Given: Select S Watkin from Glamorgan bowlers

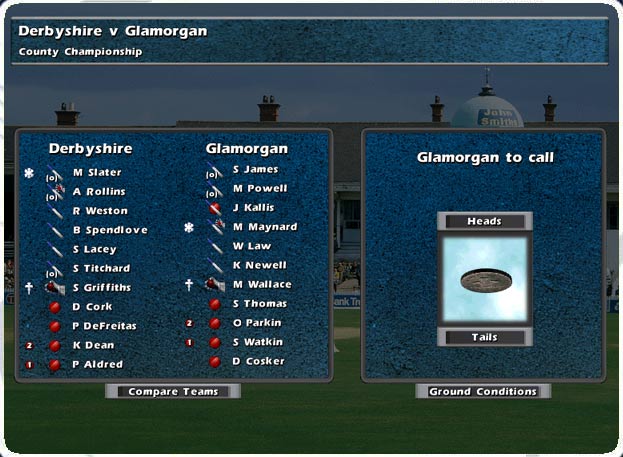Looking at the screenshot, I should 258,342.
